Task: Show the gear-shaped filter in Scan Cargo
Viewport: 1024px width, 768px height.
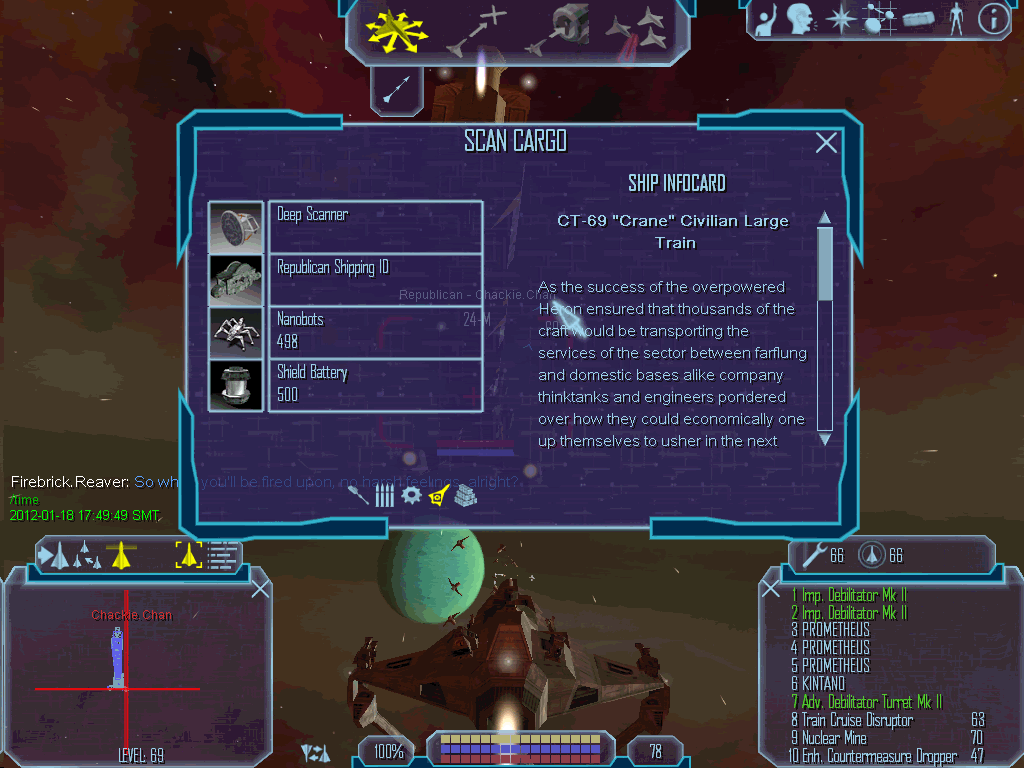Action: point(411,494)
